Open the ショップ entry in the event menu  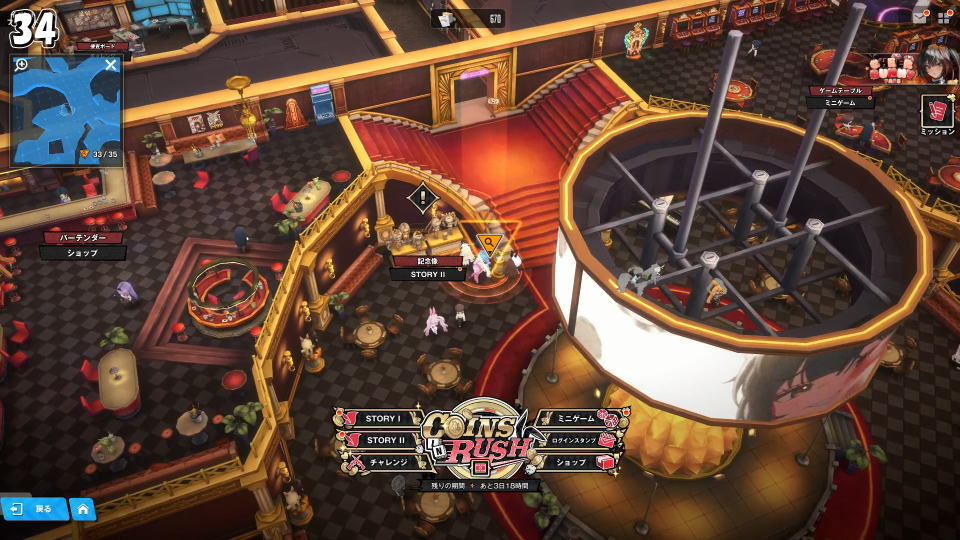pos(572,462)
